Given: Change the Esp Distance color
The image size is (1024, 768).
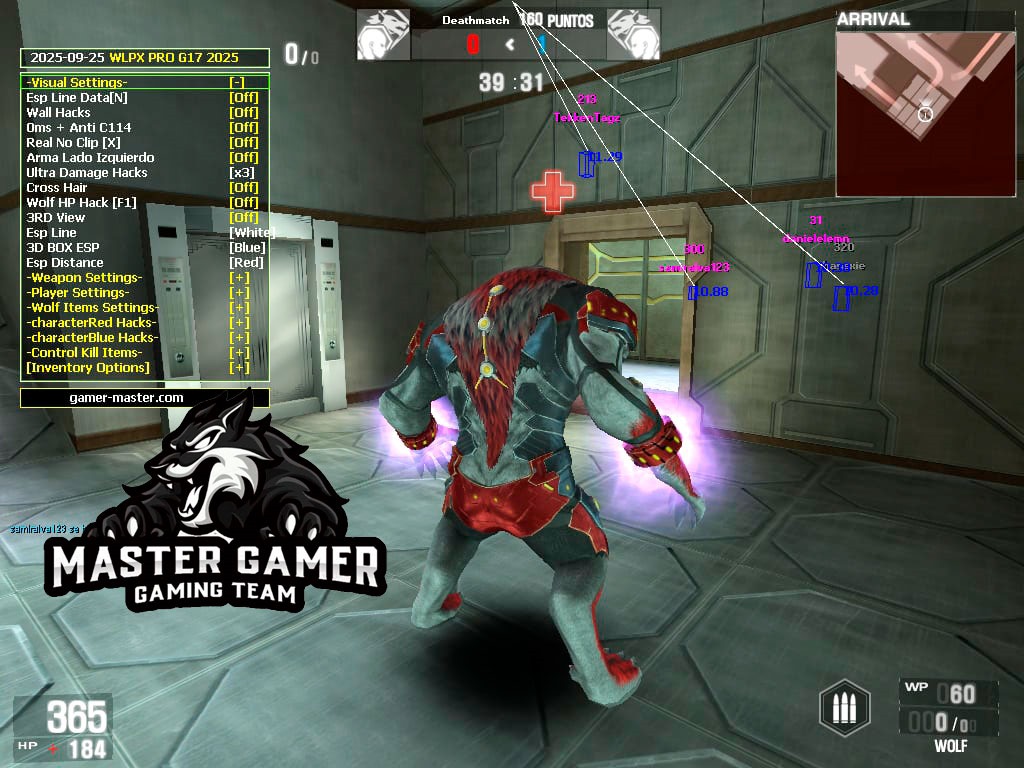Looking at the screenshot, I should point(246,263).
